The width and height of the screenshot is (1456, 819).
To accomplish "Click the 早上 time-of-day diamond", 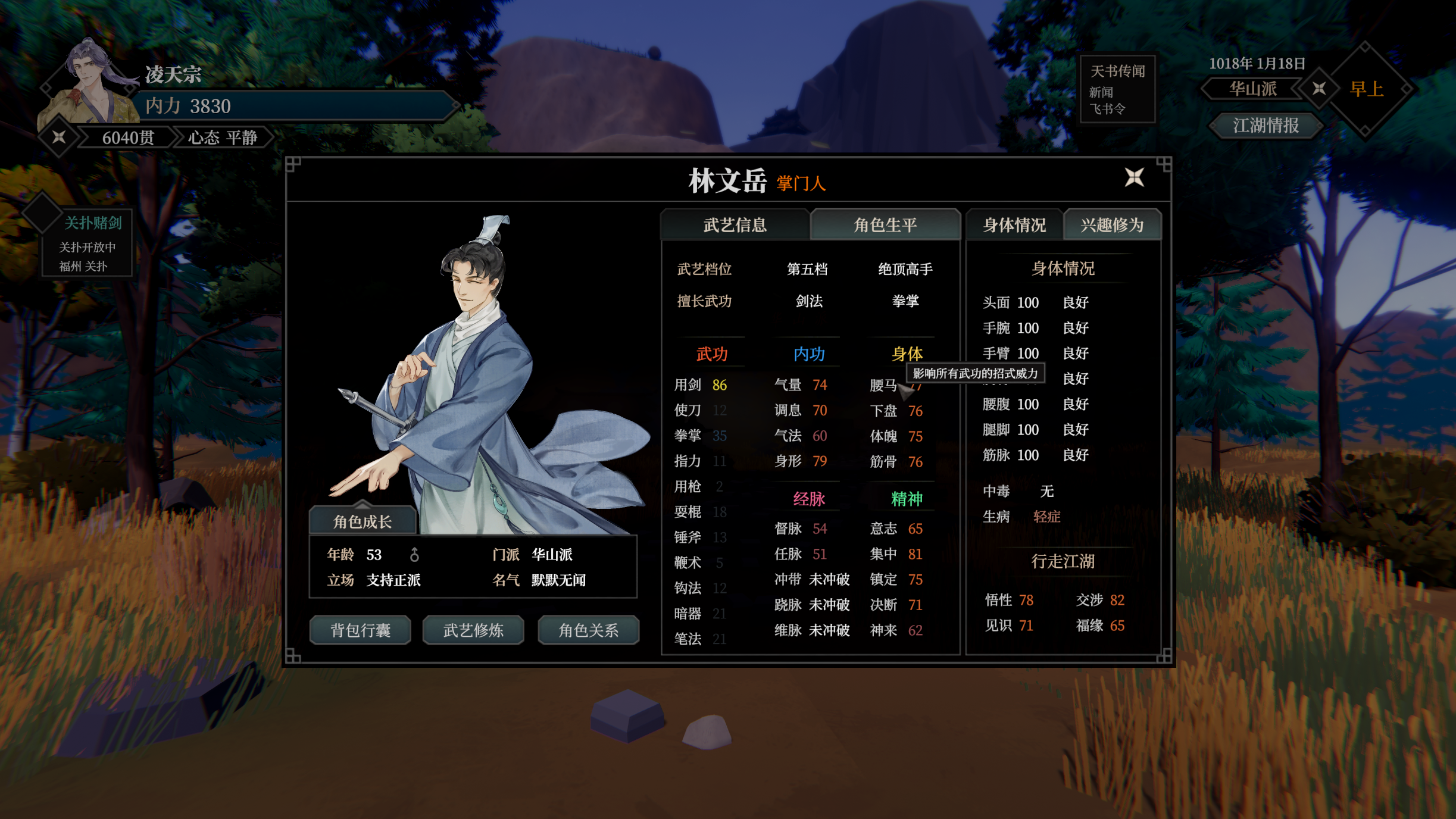I will [1366, 89].
